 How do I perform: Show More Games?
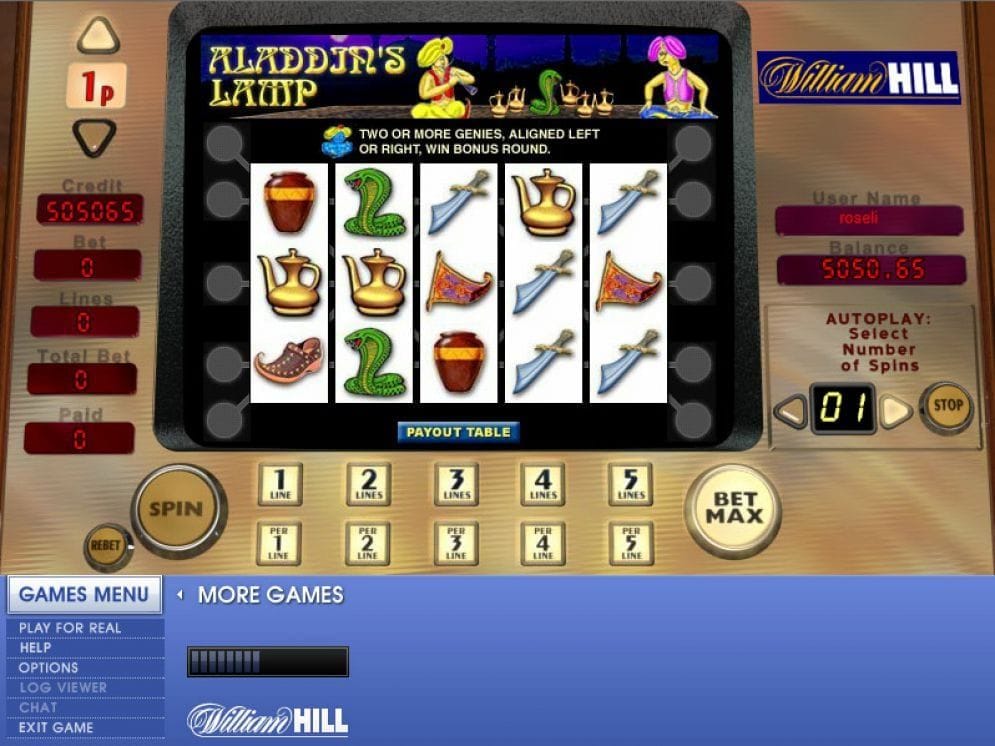pos(270,595)
